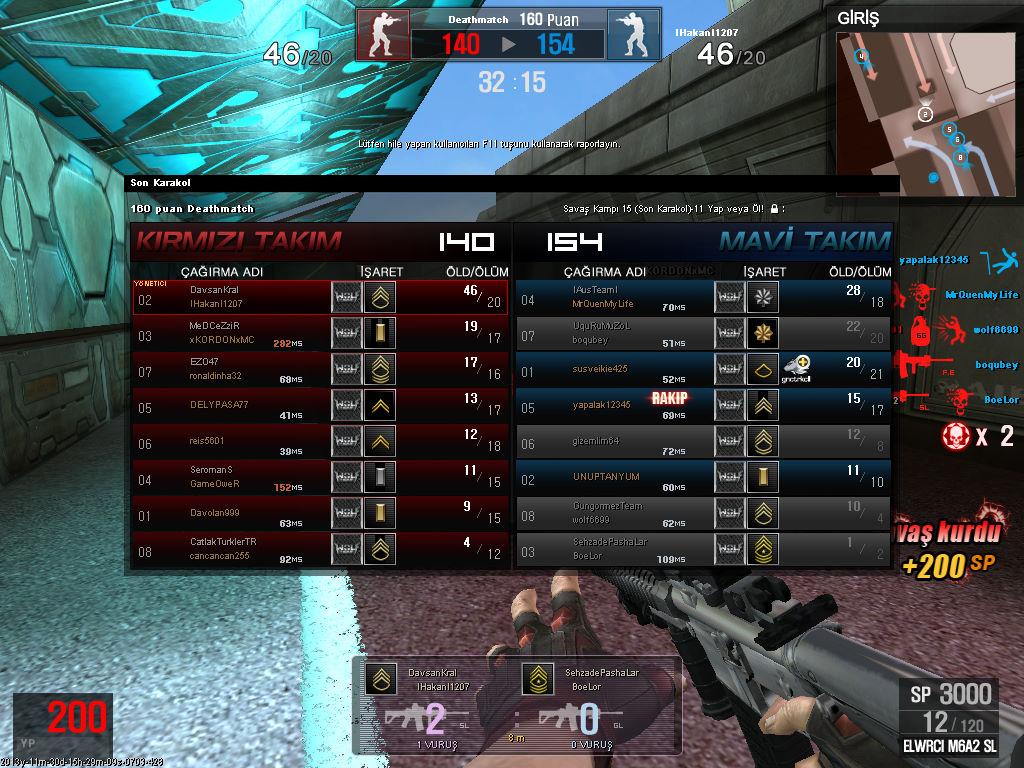Click xKORDONxMC's row on red team
Viewport: 1024px width, 768px height.
pyautogui.click(x=320, y=334)
